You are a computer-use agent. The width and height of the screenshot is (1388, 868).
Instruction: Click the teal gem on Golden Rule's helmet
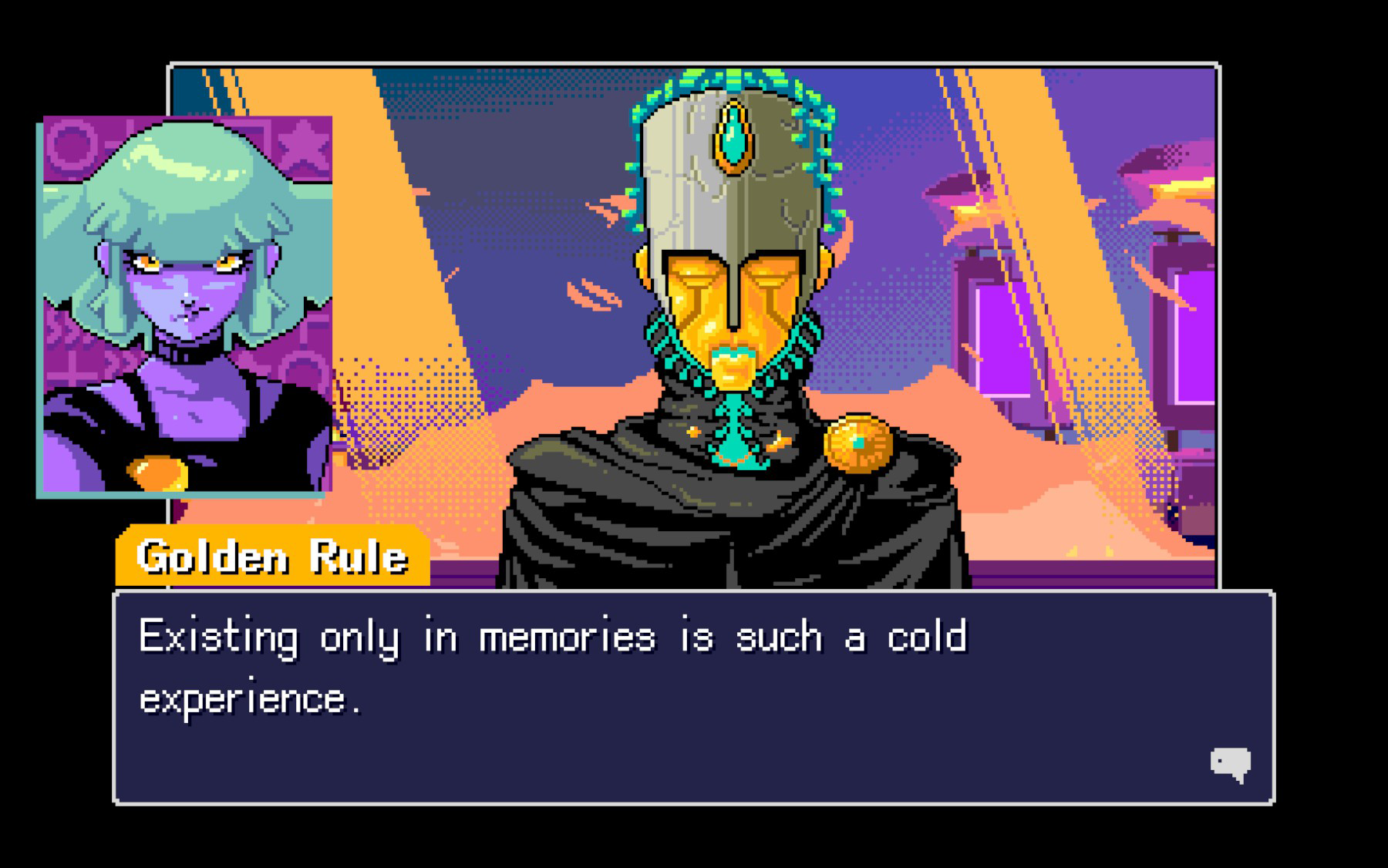734,136
